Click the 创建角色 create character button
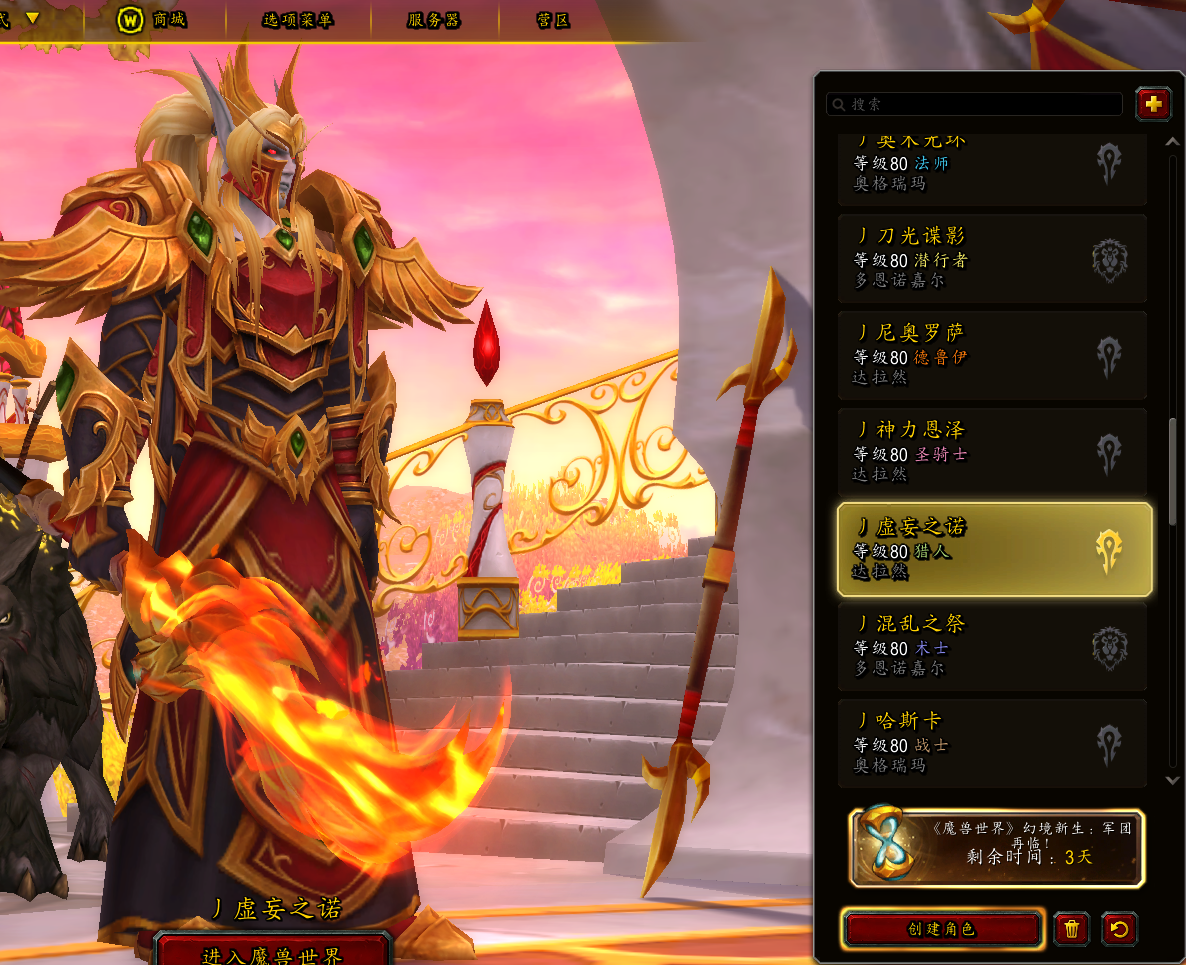 [942, 929]
